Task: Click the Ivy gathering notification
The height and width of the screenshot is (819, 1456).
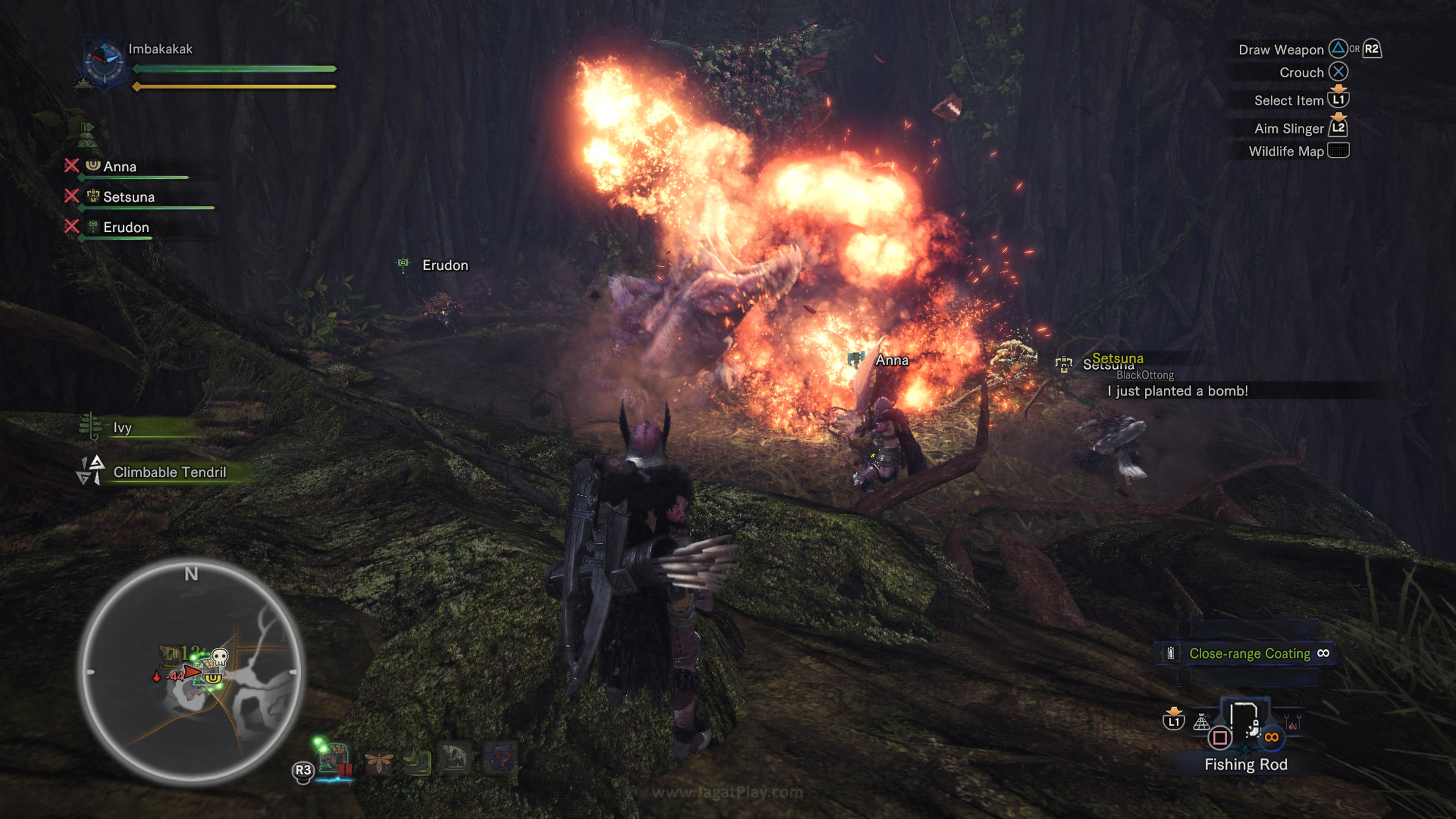Action: pos(122,427)
